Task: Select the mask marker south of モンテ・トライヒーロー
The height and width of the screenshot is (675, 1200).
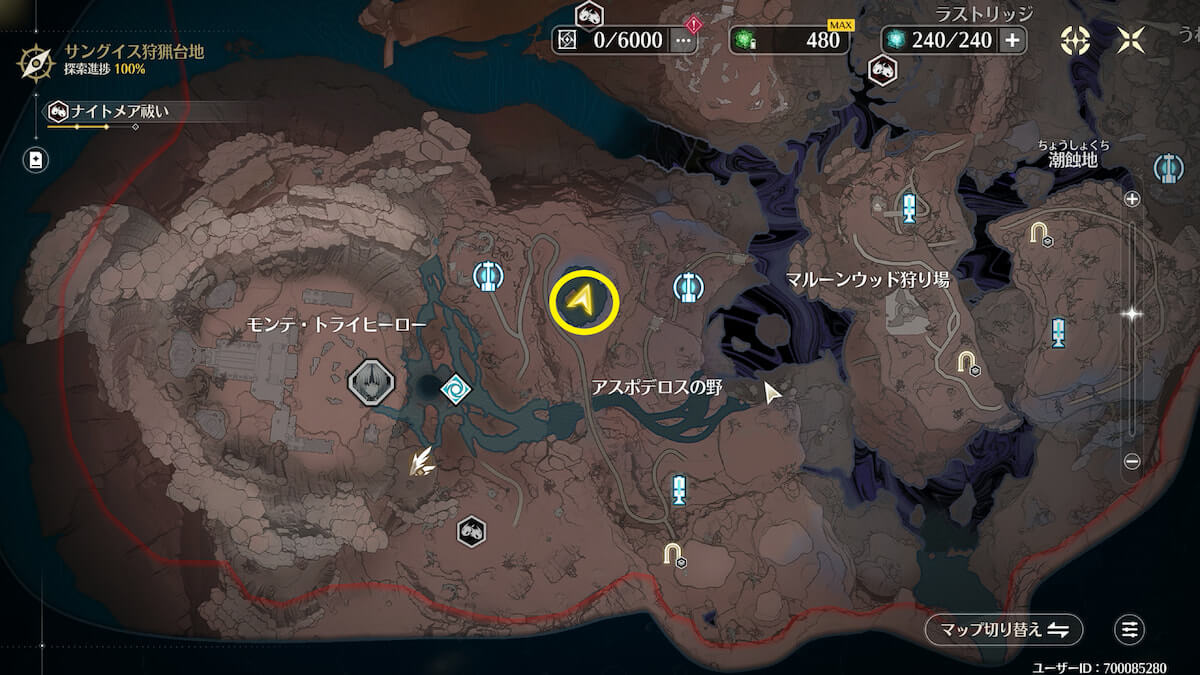Action: pyautogui.click(x=471, y=531)
